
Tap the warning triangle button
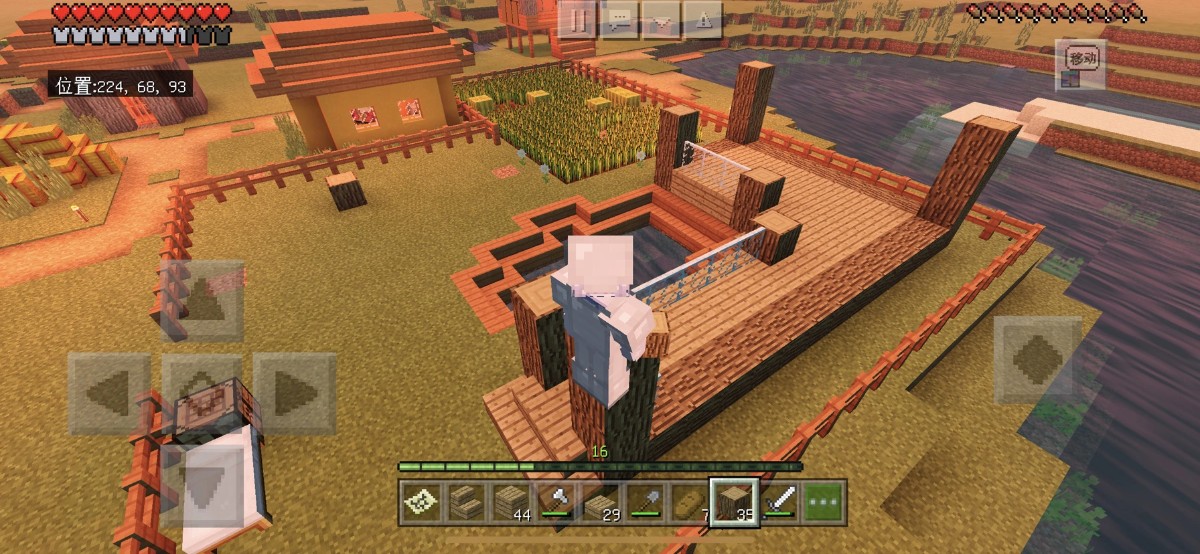click(x=703, y=20)
